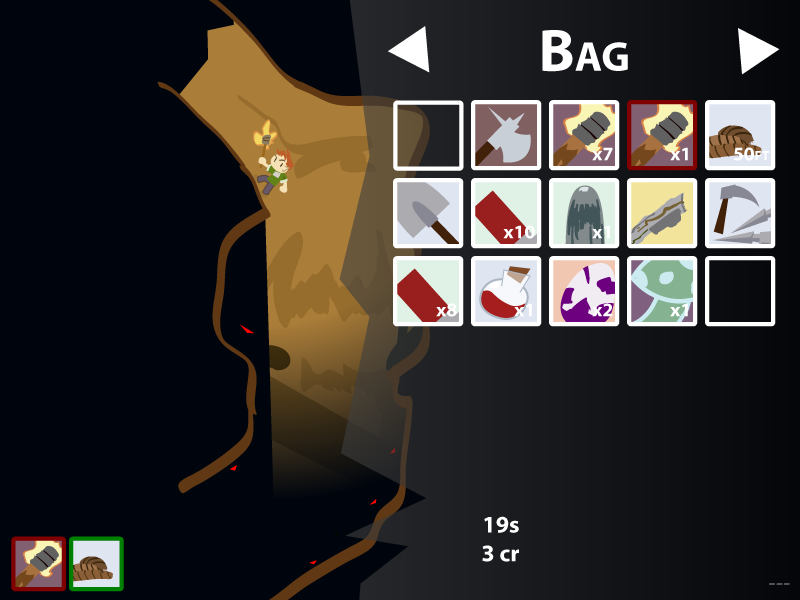The image size is (800, 600).
Task: Select the red item stack of ten
Action: (506, 213)
